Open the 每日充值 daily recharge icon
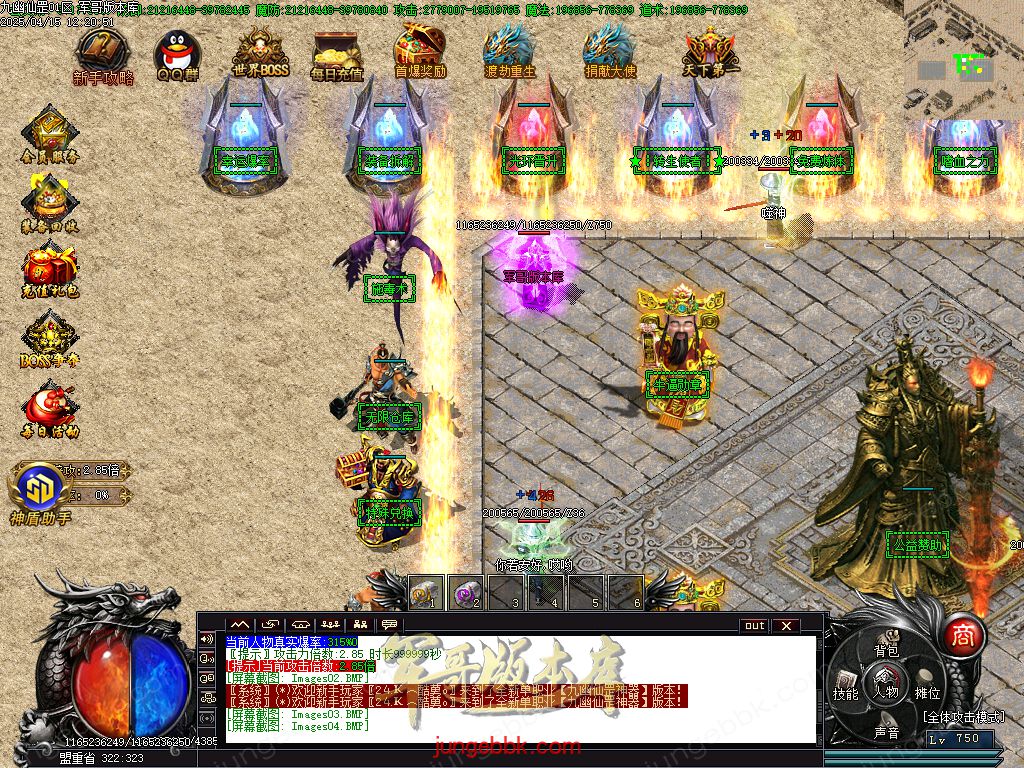Screen dimensions: 1024x768 point(337,53)
